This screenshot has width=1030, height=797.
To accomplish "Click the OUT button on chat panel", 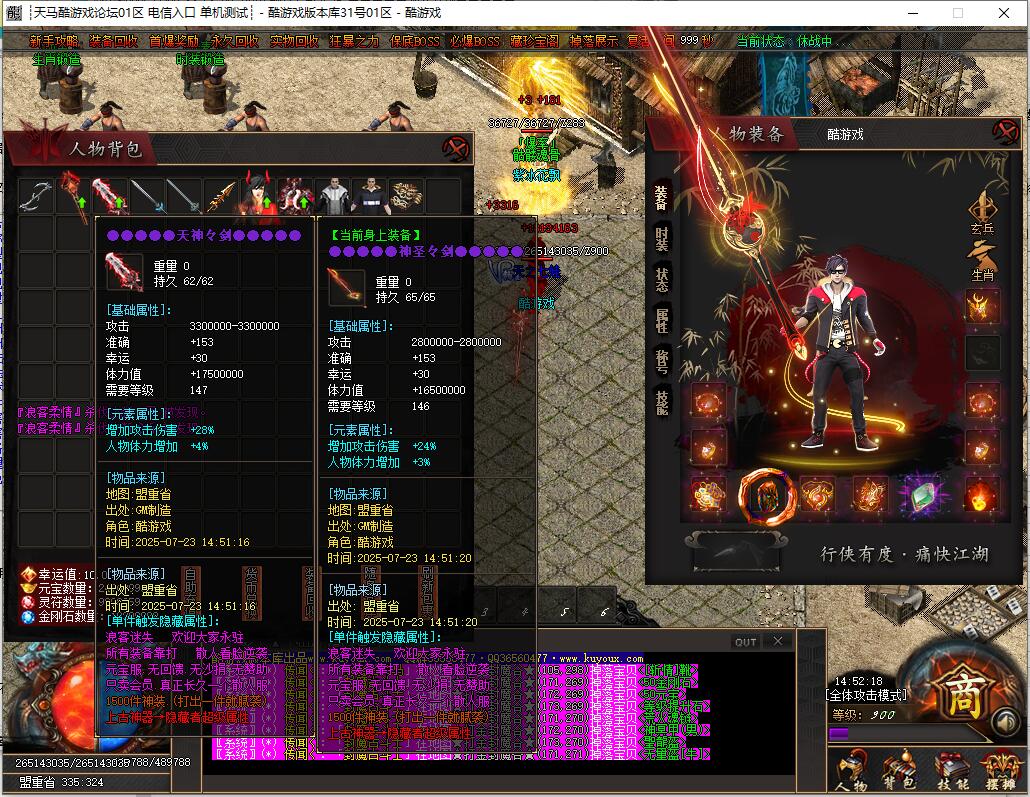I will tap(746, 642).
